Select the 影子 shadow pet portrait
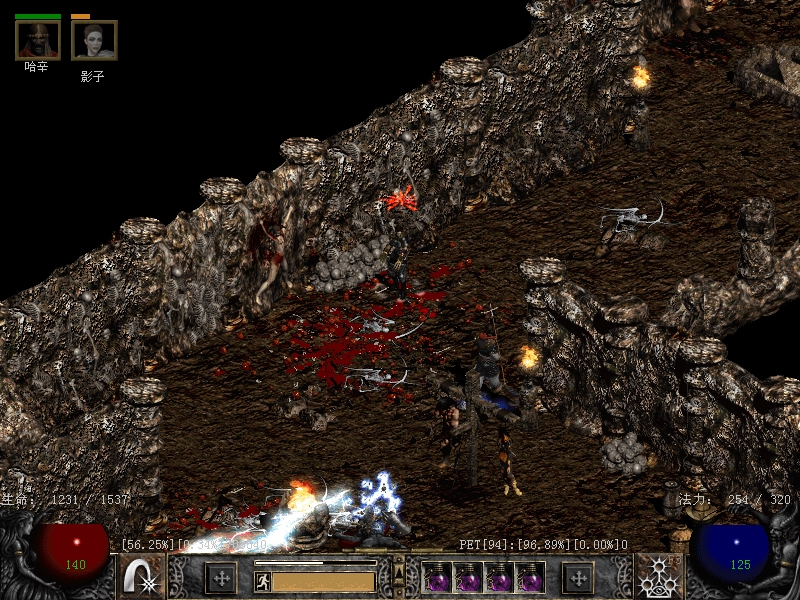Image resolution: width=800 pixels, height=600 pixels. 93,40
